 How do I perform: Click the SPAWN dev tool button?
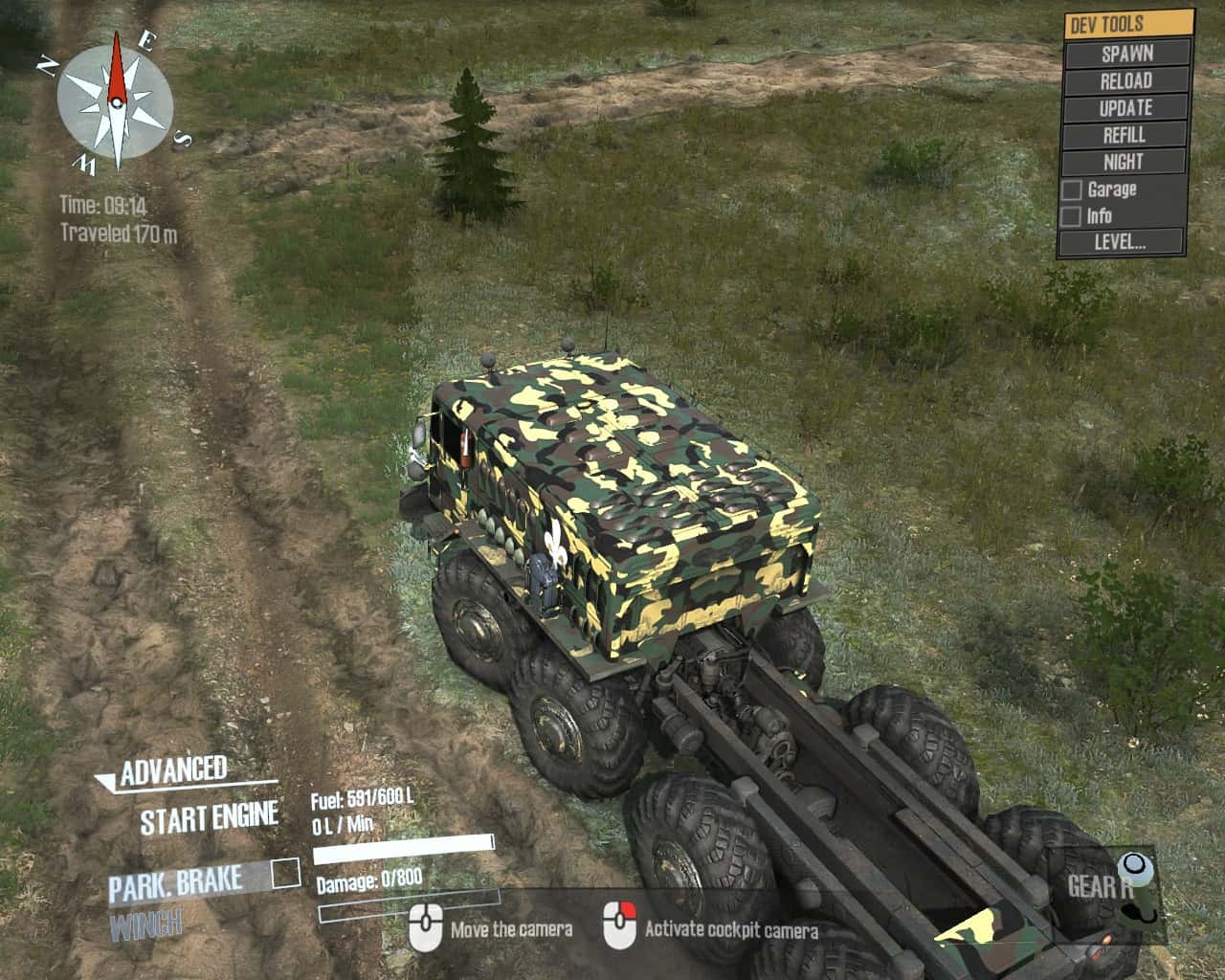[1126, 54]
